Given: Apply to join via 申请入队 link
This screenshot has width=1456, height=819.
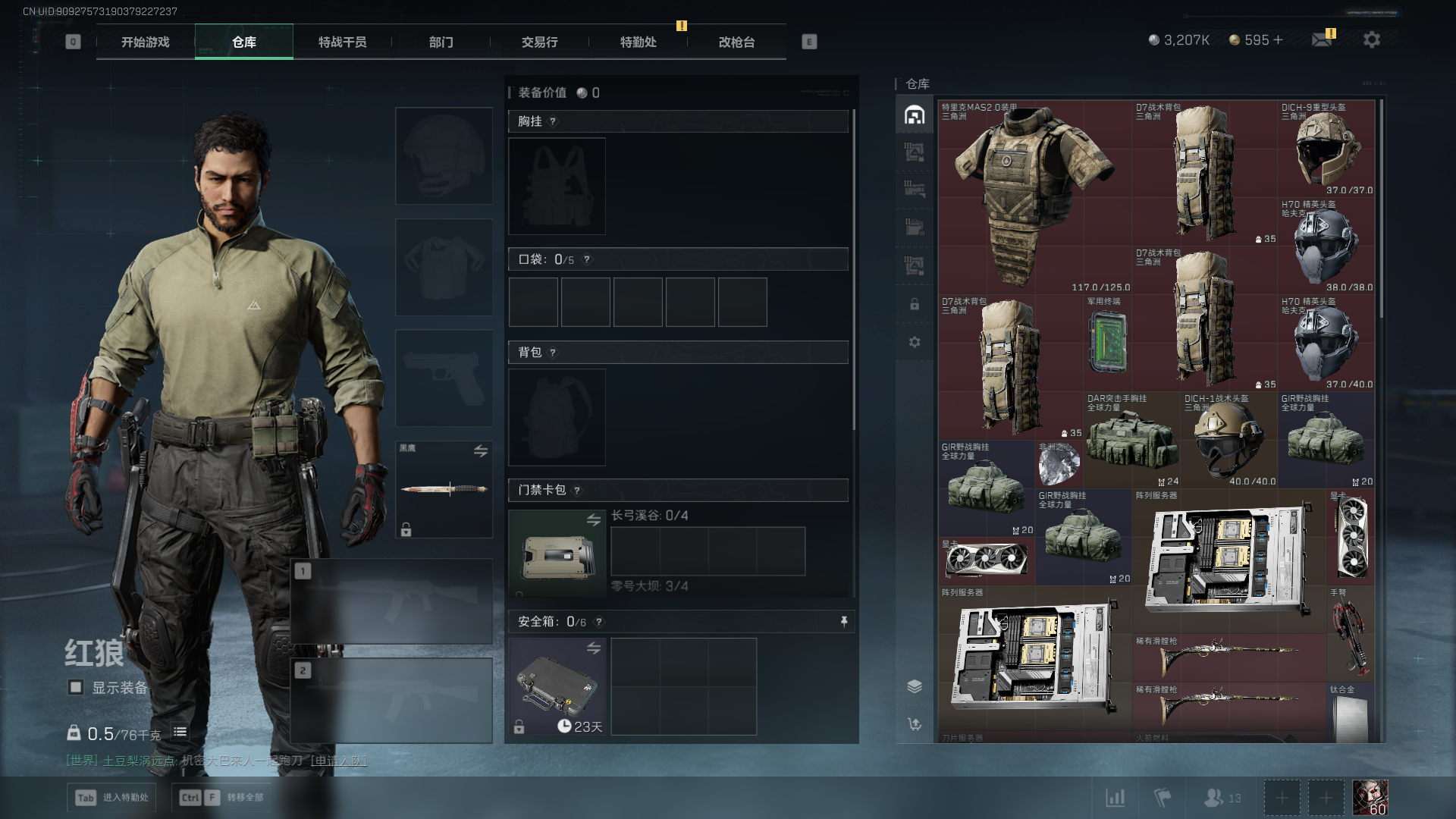Looking at the screenshot, I should tap(339, 760).
